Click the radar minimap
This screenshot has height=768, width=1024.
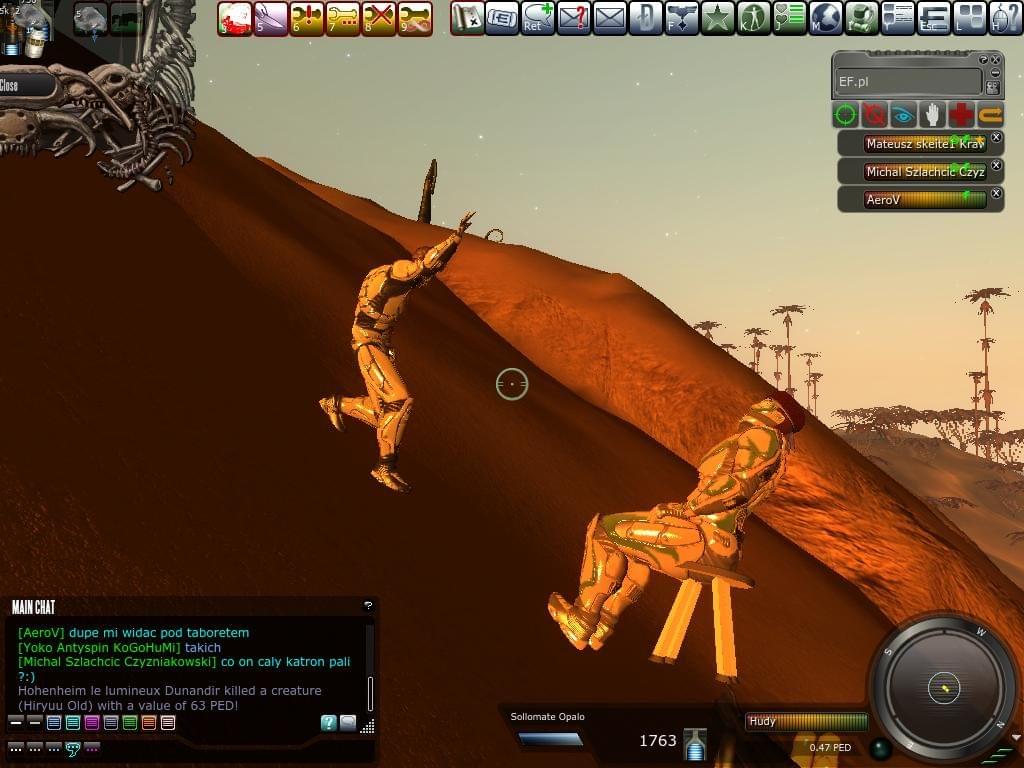click(943, 687)
